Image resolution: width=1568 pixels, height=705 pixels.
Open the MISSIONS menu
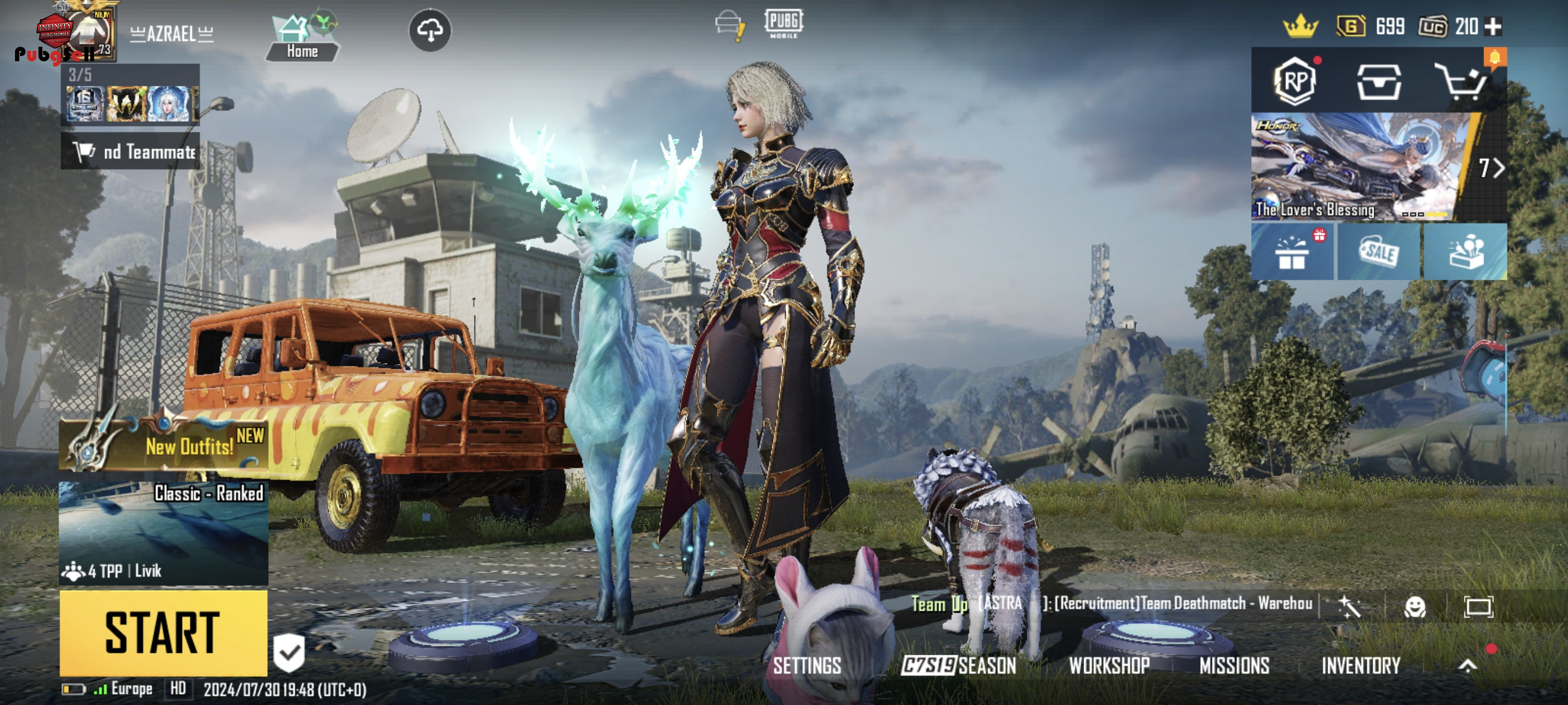(x=1234, y=666)
